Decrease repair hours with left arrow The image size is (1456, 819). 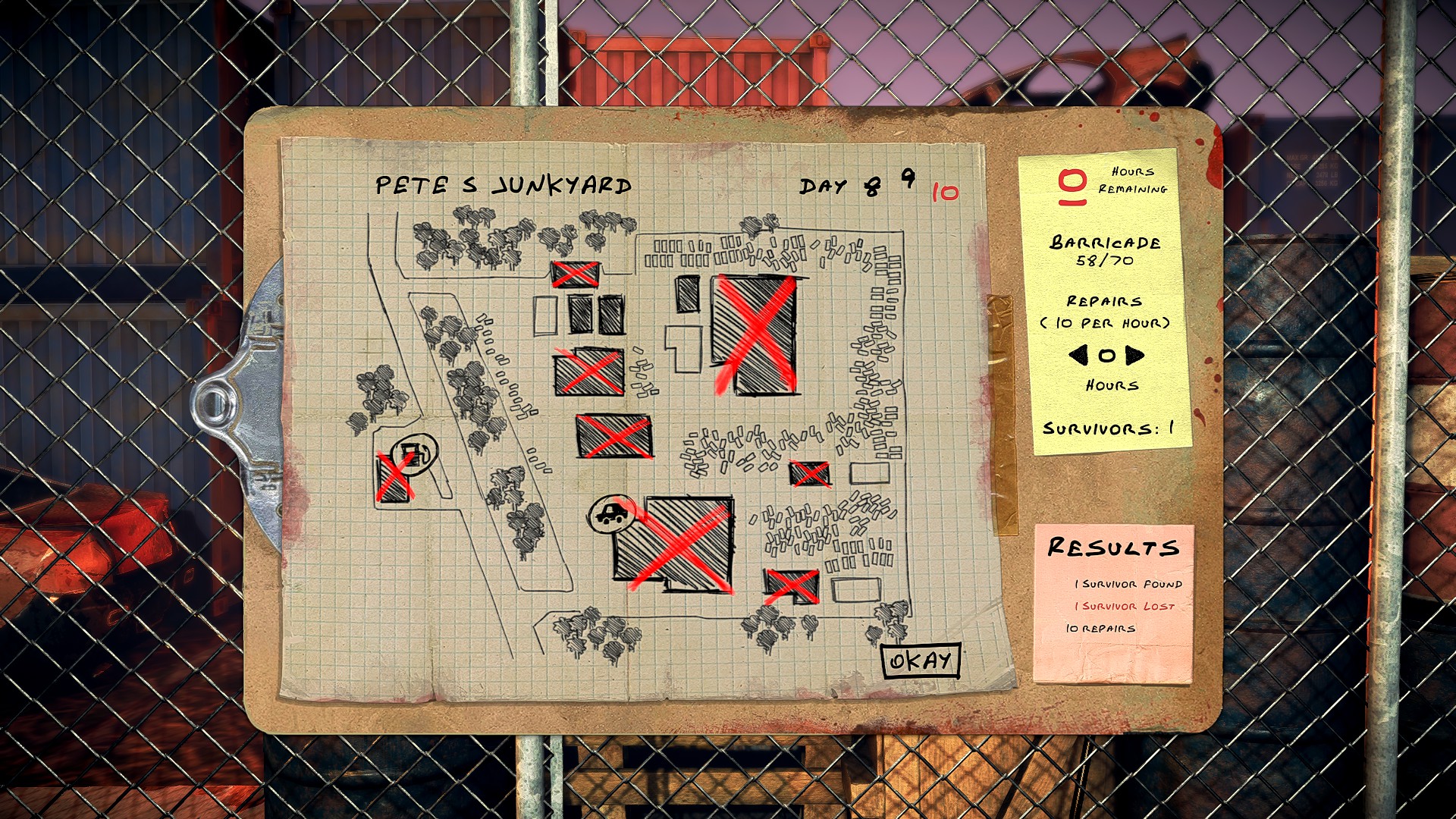pos(1078,355)
